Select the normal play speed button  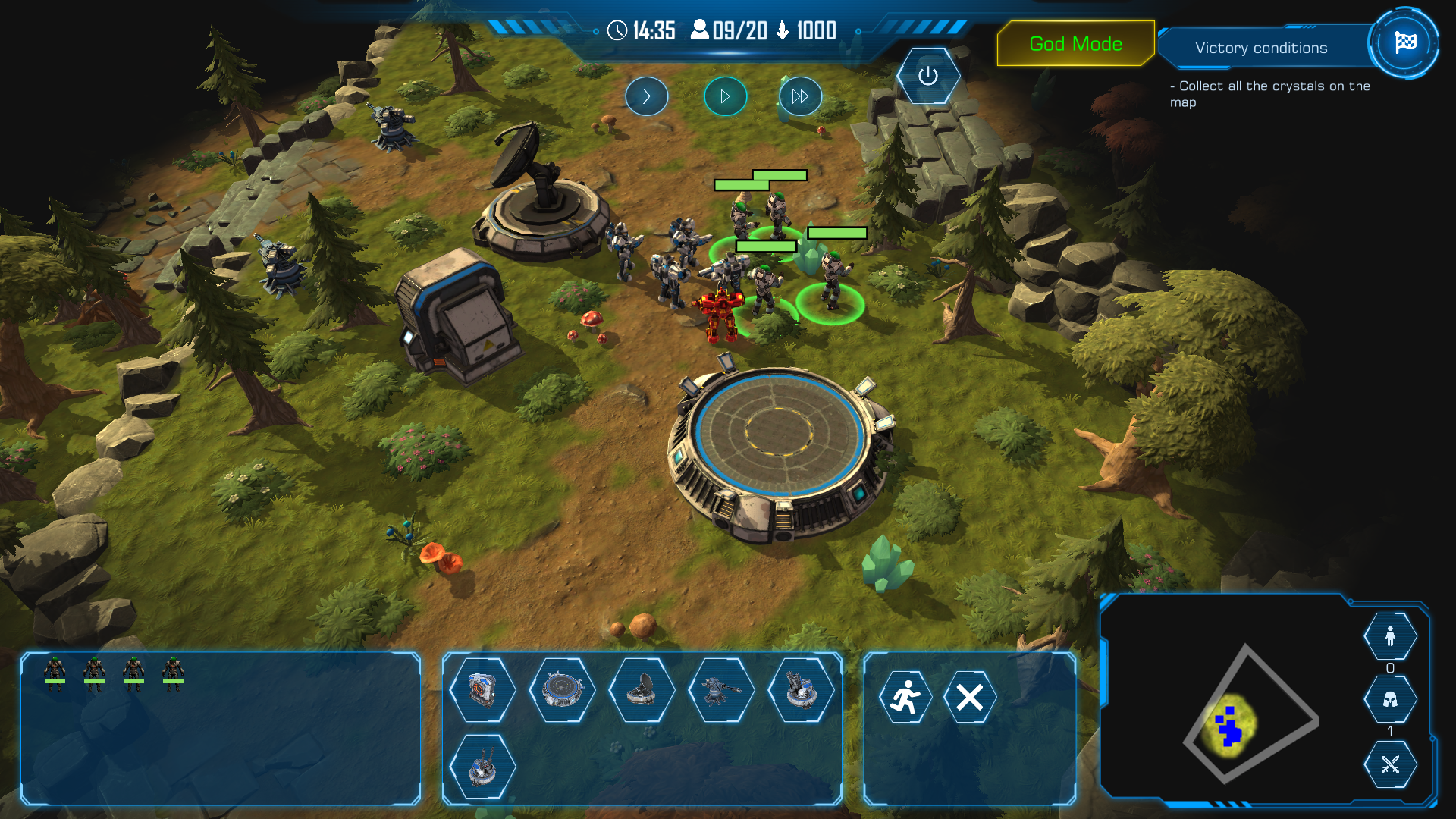(725, 96)
